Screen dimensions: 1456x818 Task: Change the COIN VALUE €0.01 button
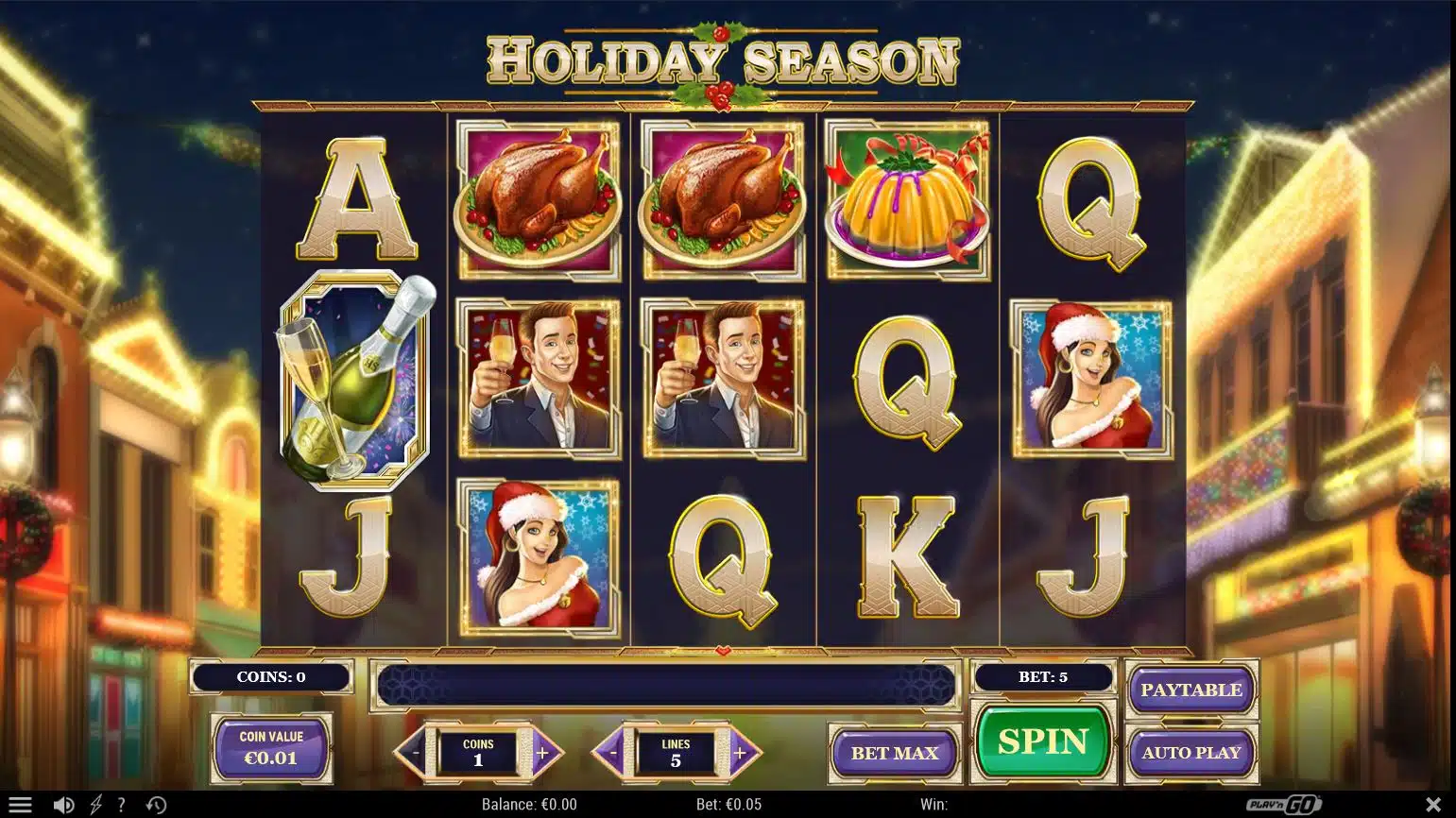coord(271,748)
